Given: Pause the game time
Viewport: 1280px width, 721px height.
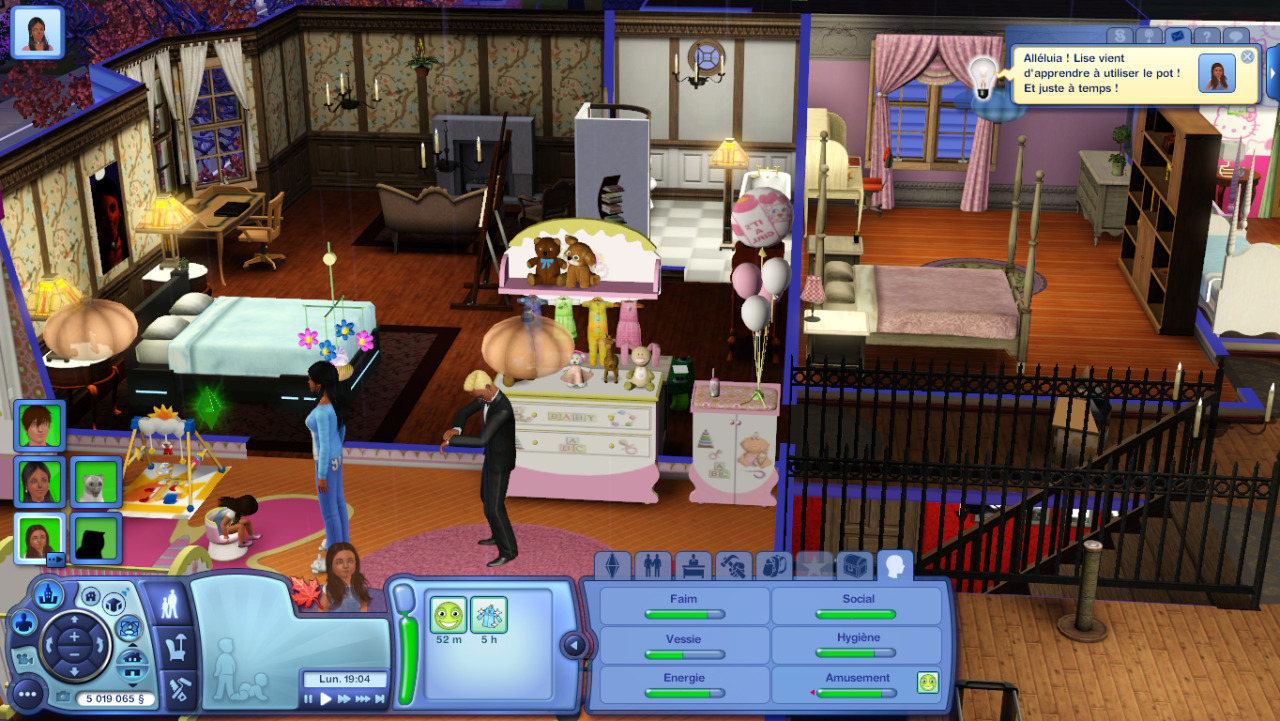Looking at the screenshot, I should (x=309, y=699).
